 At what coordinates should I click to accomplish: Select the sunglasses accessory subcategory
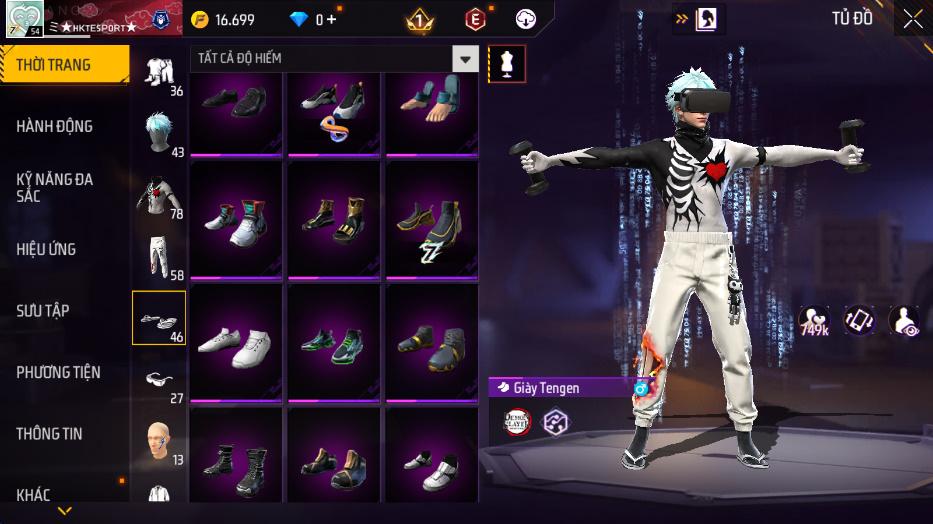[159, 380]
